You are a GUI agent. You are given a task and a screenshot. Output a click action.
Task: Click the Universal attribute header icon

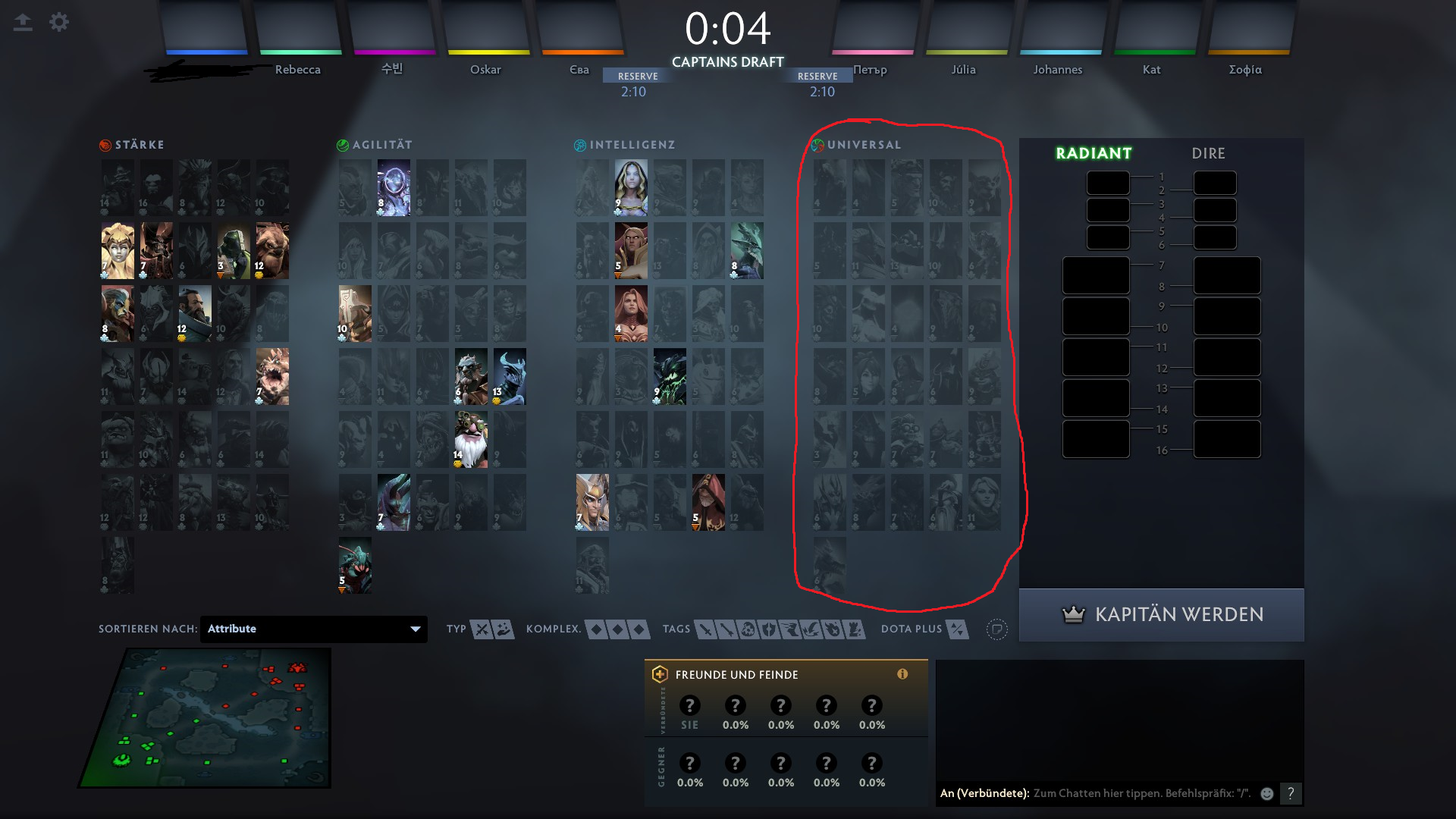pyautogui.click(x=817, y=143)
